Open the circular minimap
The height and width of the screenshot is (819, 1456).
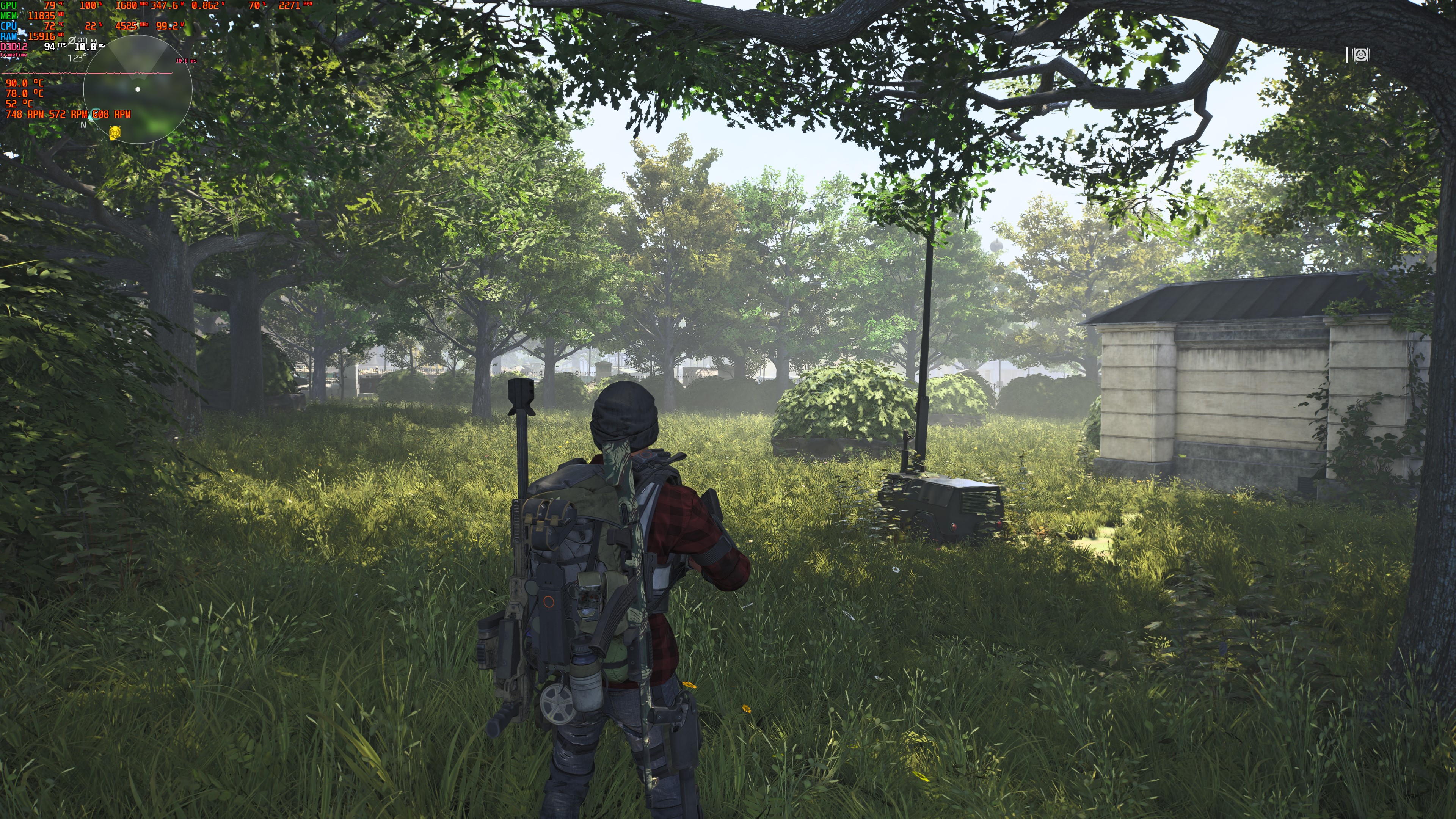tap(137, 89)
